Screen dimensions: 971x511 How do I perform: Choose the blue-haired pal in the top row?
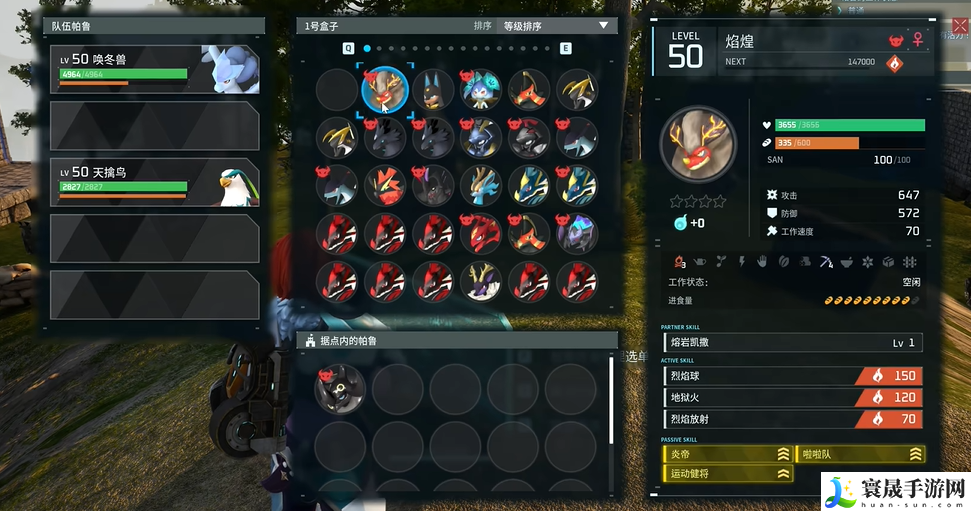[481, 89]
